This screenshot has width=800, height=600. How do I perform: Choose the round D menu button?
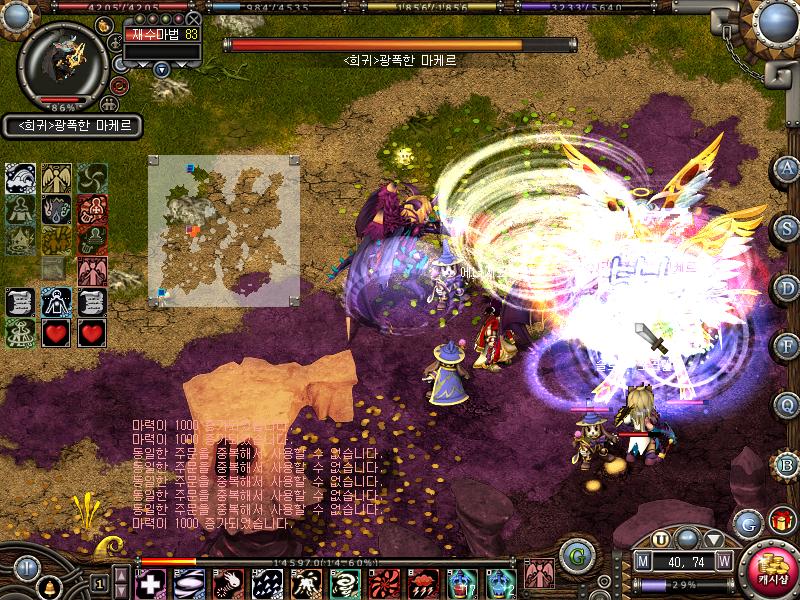tap(787, 287)
